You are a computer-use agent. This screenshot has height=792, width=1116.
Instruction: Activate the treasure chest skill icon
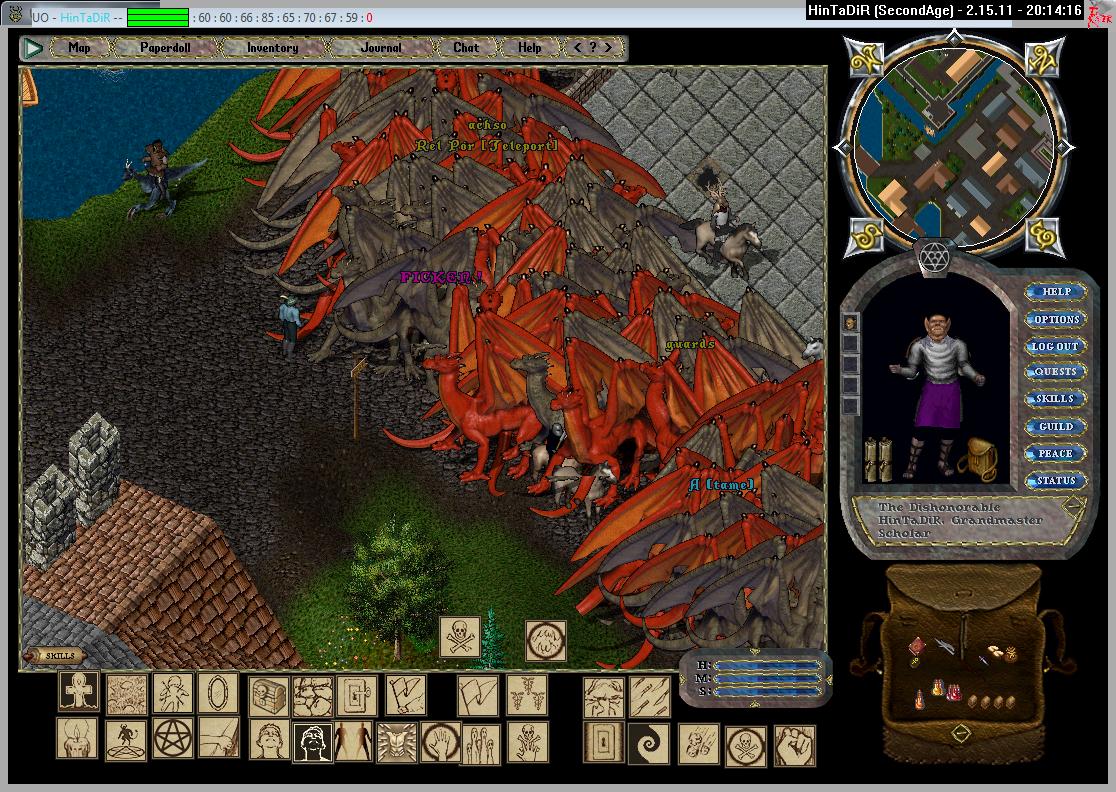[x=269, y=692]
